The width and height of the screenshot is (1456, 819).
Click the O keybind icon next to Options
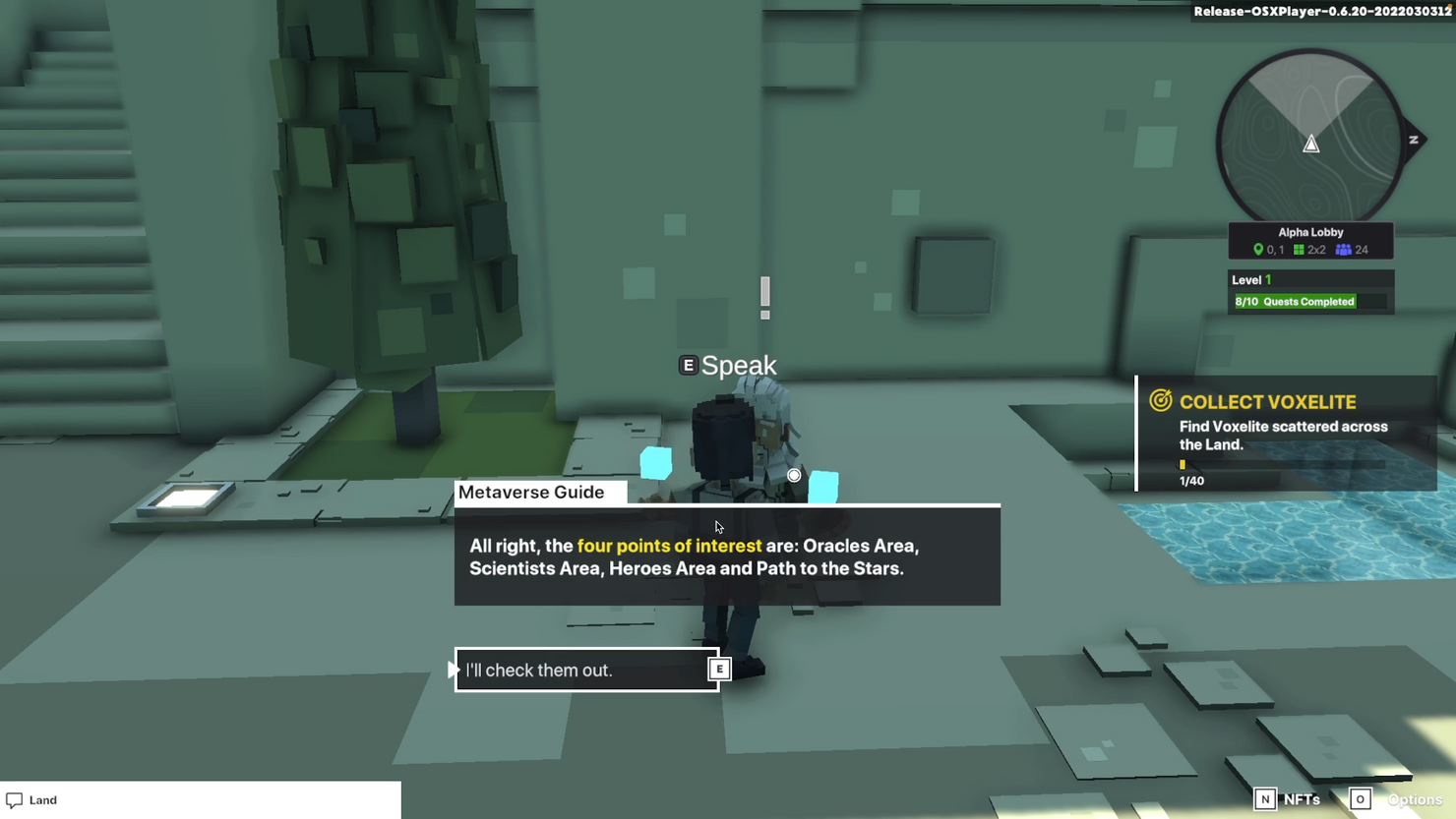pyautogui.click(x=1360, y=798)
